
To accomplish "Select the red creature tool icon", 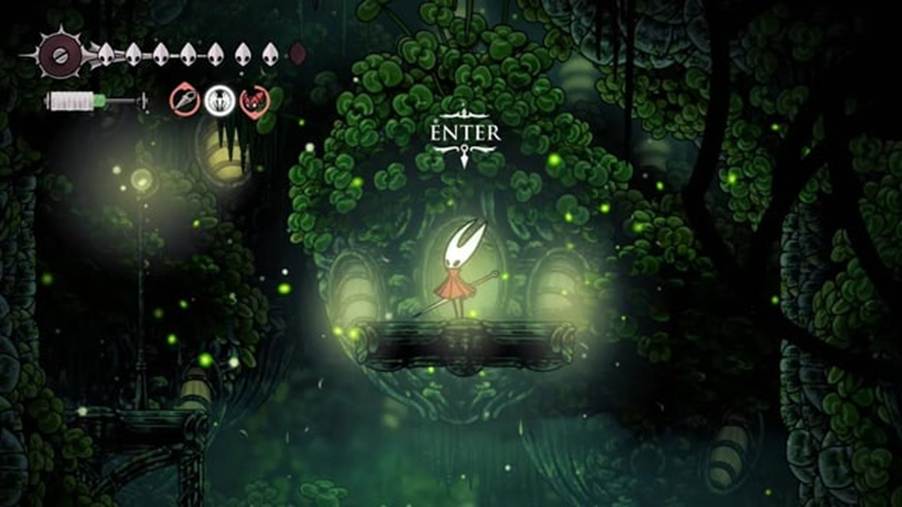I will [x=254, y=100].
